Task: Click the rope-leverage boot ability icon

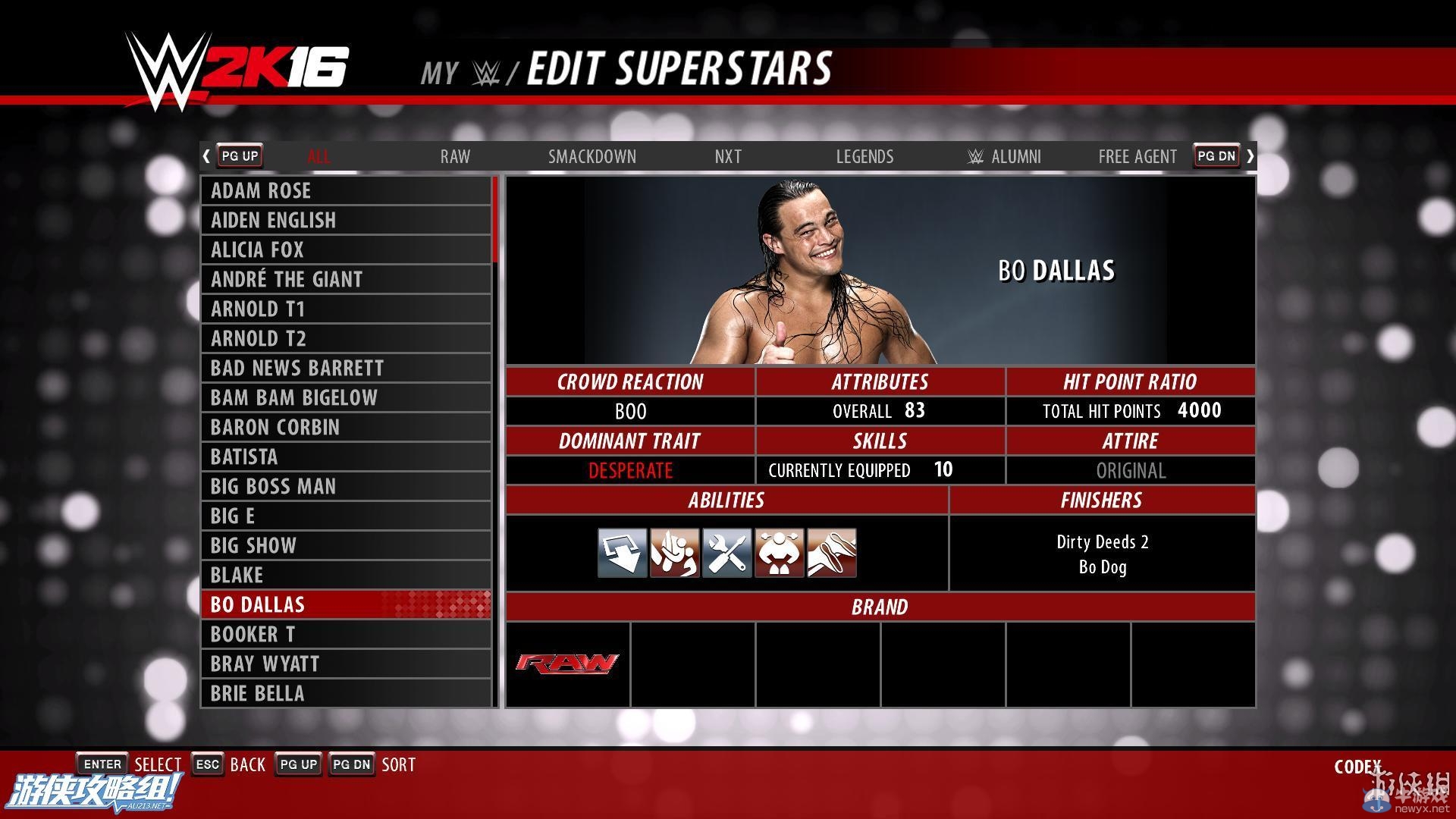Action: (830, 552)
